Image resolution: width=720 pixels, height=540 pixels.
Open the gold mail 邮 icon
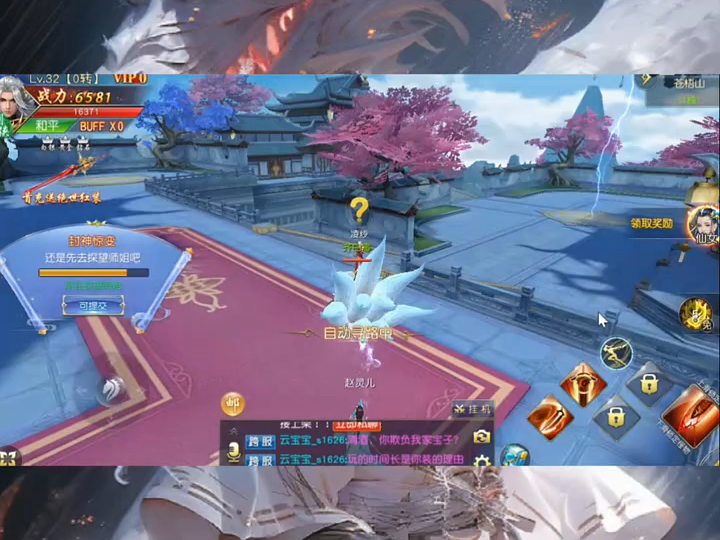tap(232, 403)
